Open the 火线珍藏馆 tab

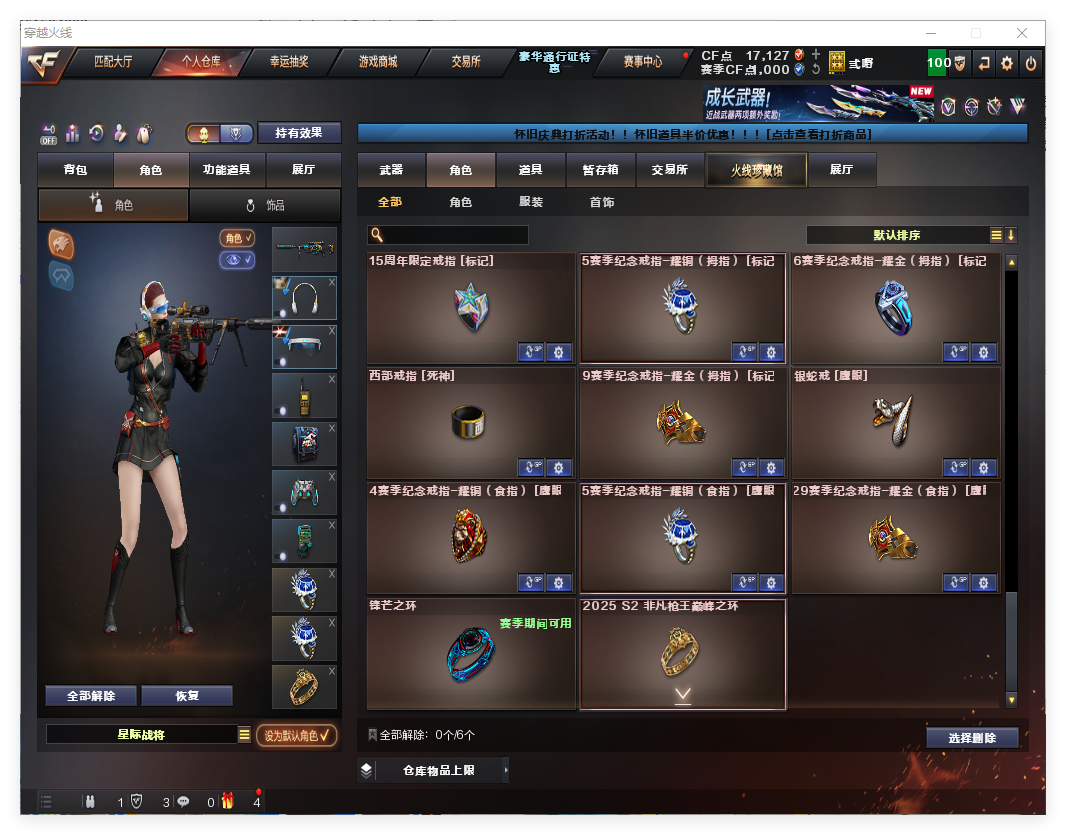click(x=756, y=170)
